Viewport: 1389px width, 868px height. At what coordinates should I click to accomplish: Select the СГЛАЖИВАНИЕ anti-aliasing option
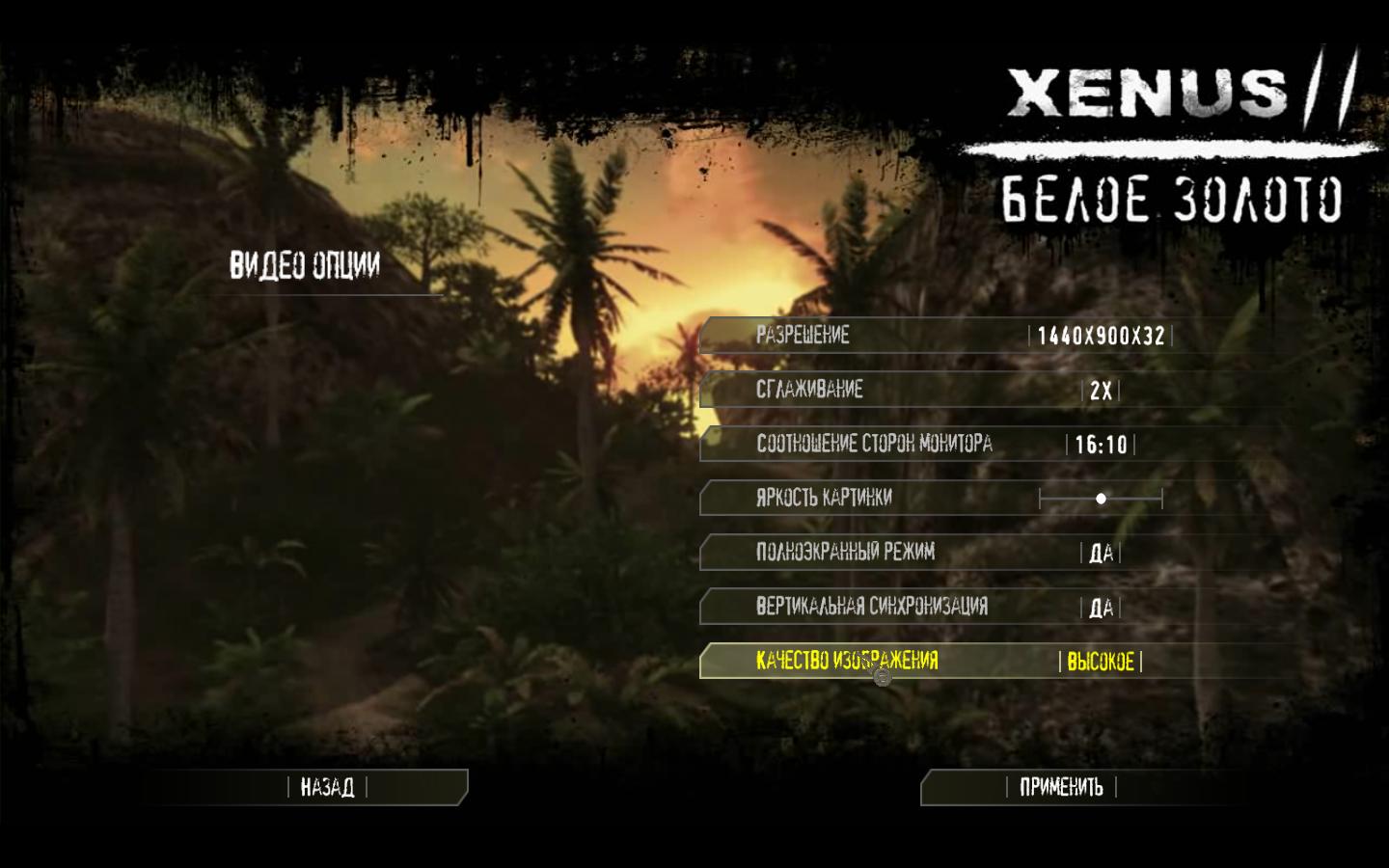1101,391
